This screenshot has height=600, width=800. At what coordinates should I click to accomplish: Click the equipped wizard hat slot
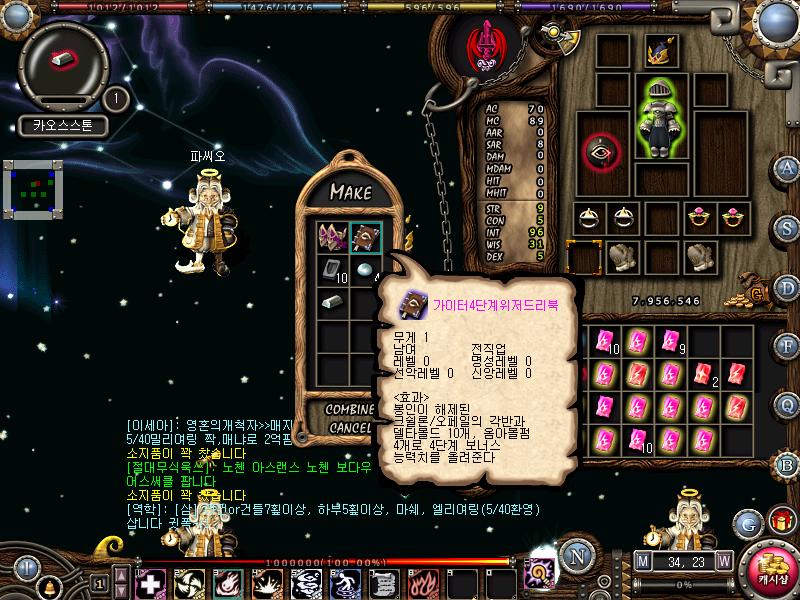tap(658, 51)
